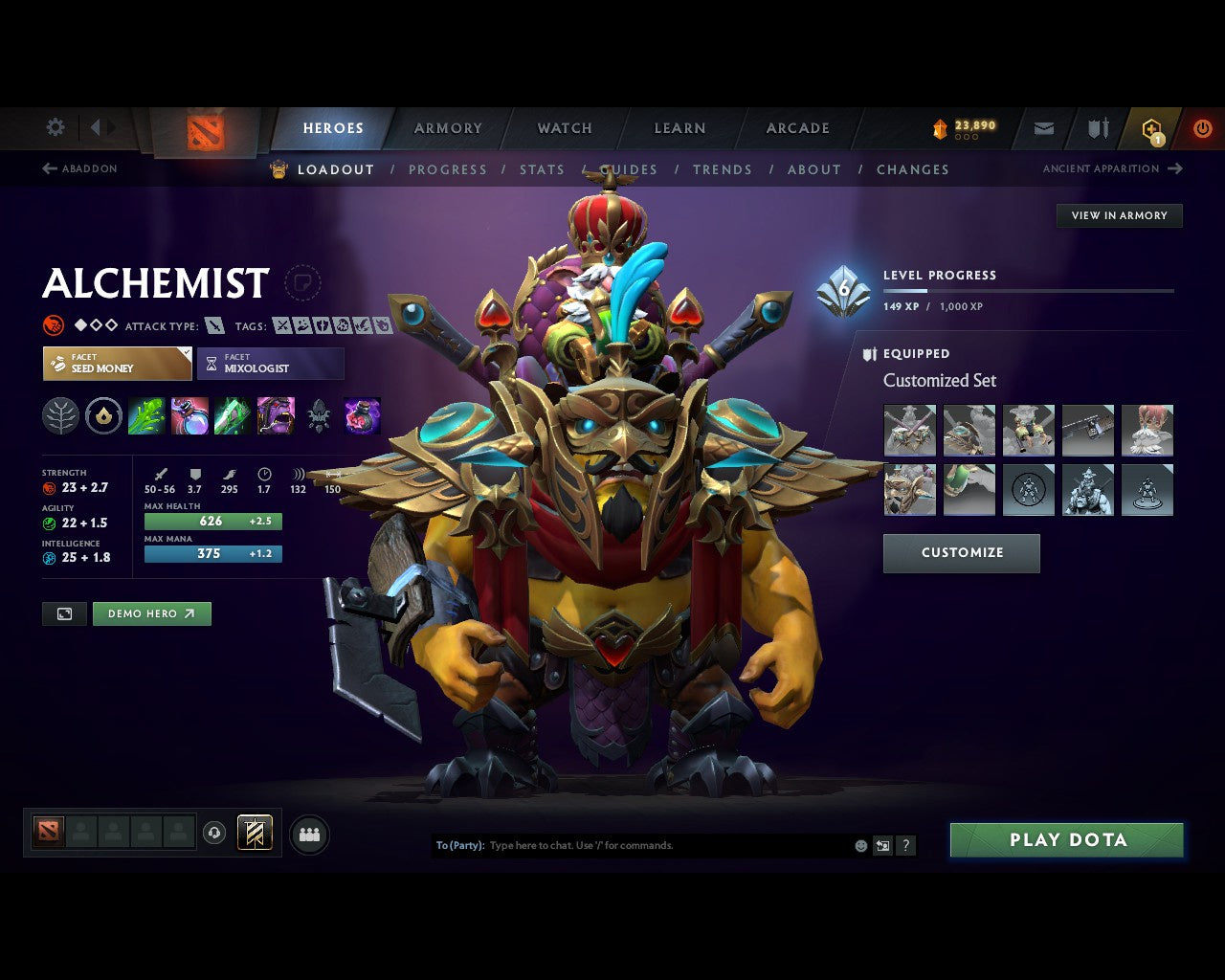1225x980 pixels.
Task: Open the friends list icon near the chat bar
Action: [308, 834]
